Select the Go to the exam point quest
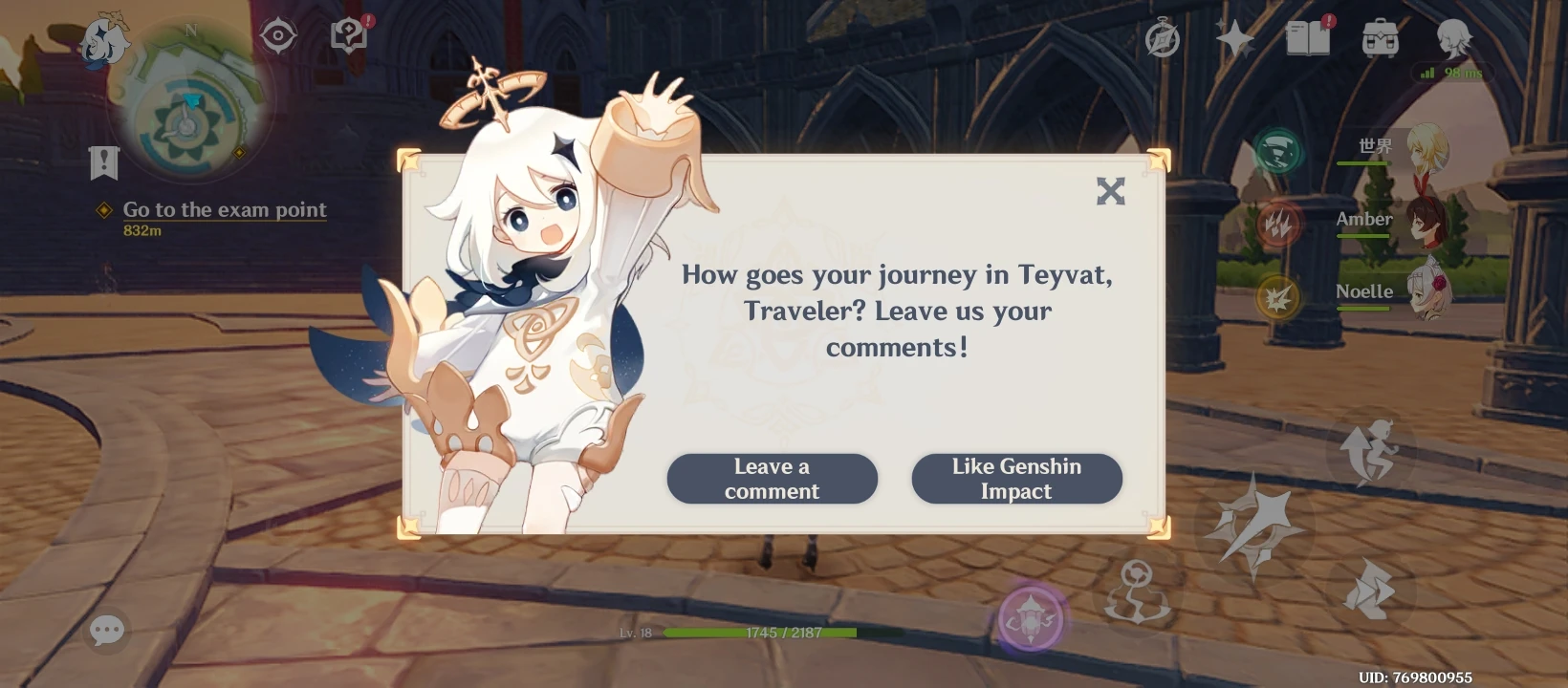1568x688 pixels. tap(224, 209)
